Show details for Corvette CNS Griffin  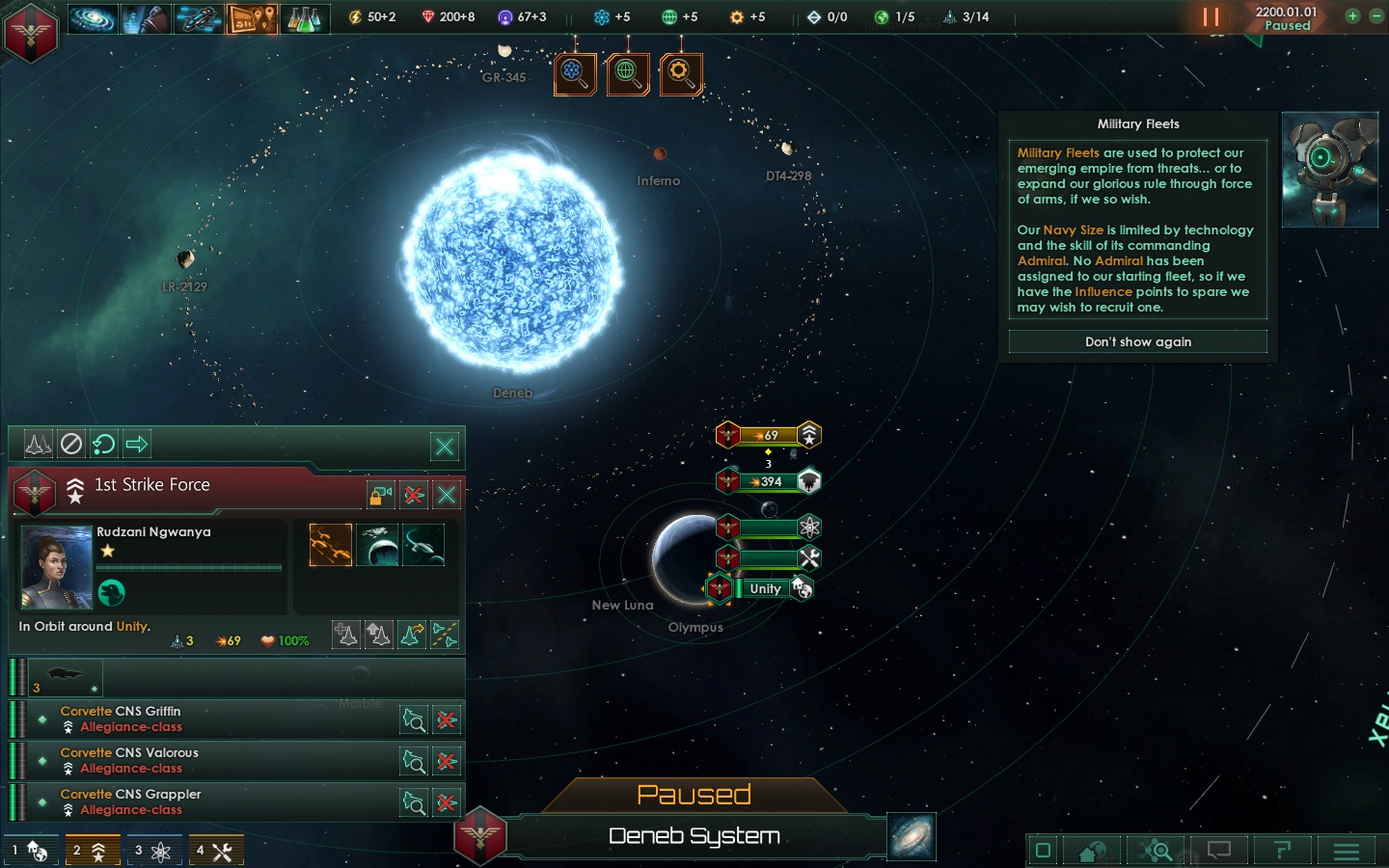pos(414,719)
